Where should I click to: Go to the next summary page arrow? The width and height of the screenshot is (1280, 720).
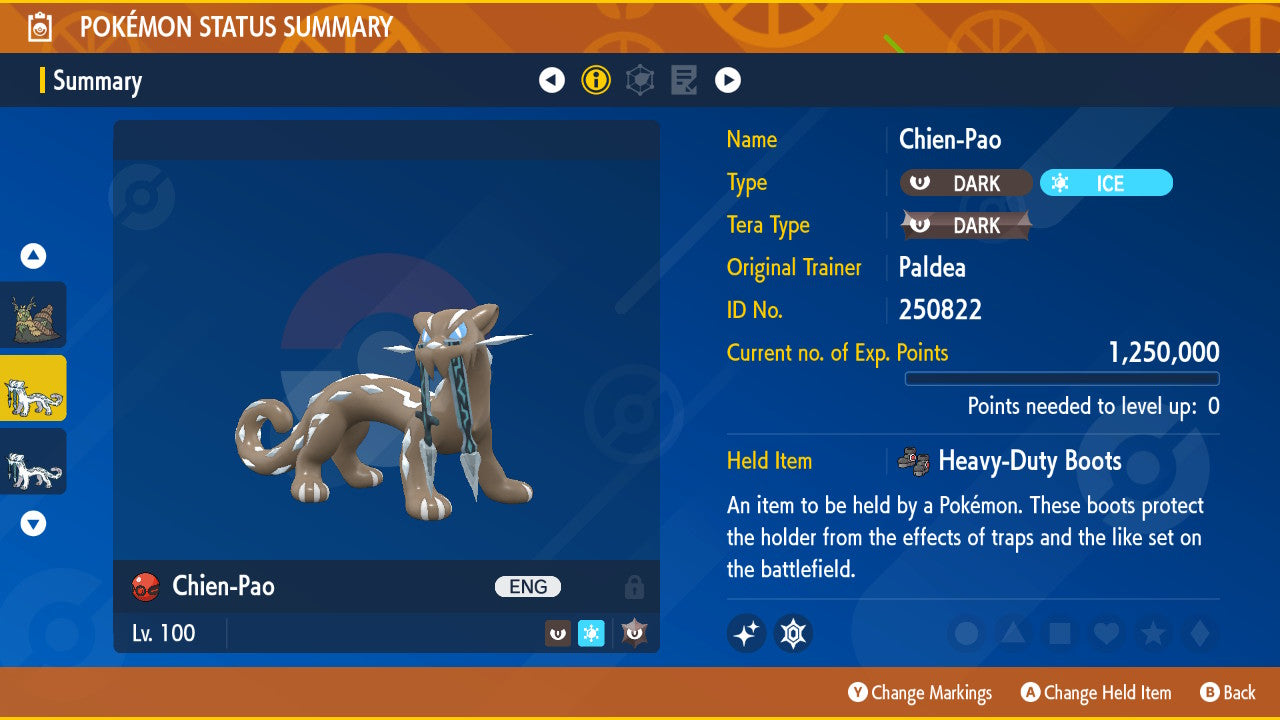728,80
